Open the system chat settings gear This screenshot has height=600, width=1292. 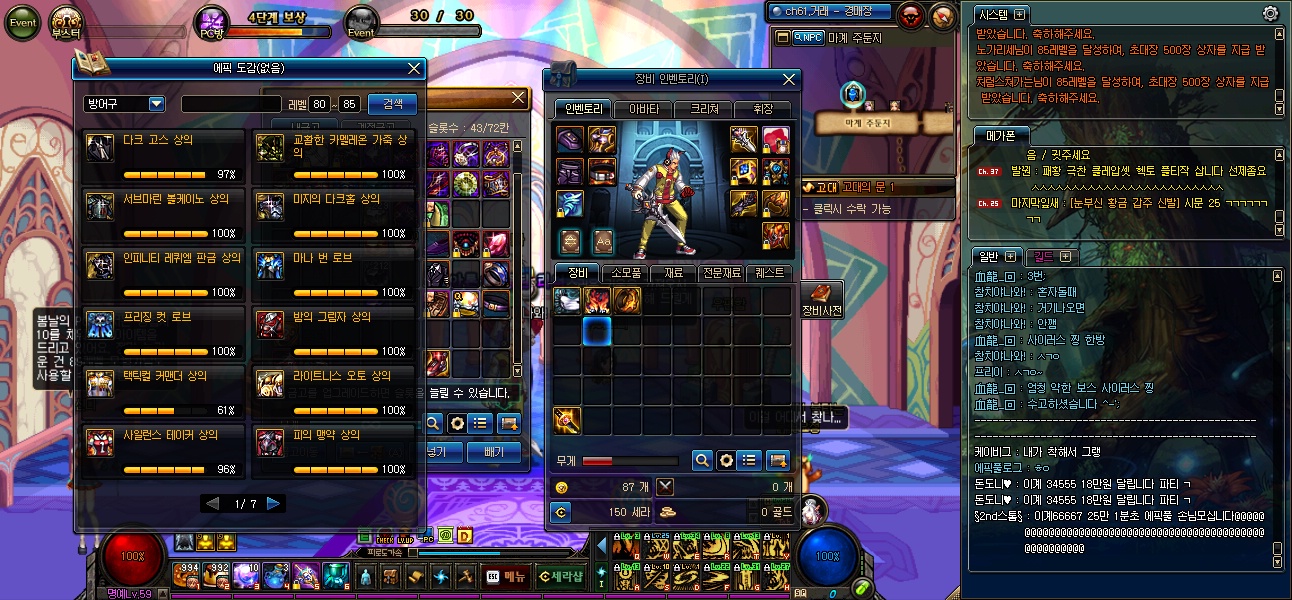1271,14
